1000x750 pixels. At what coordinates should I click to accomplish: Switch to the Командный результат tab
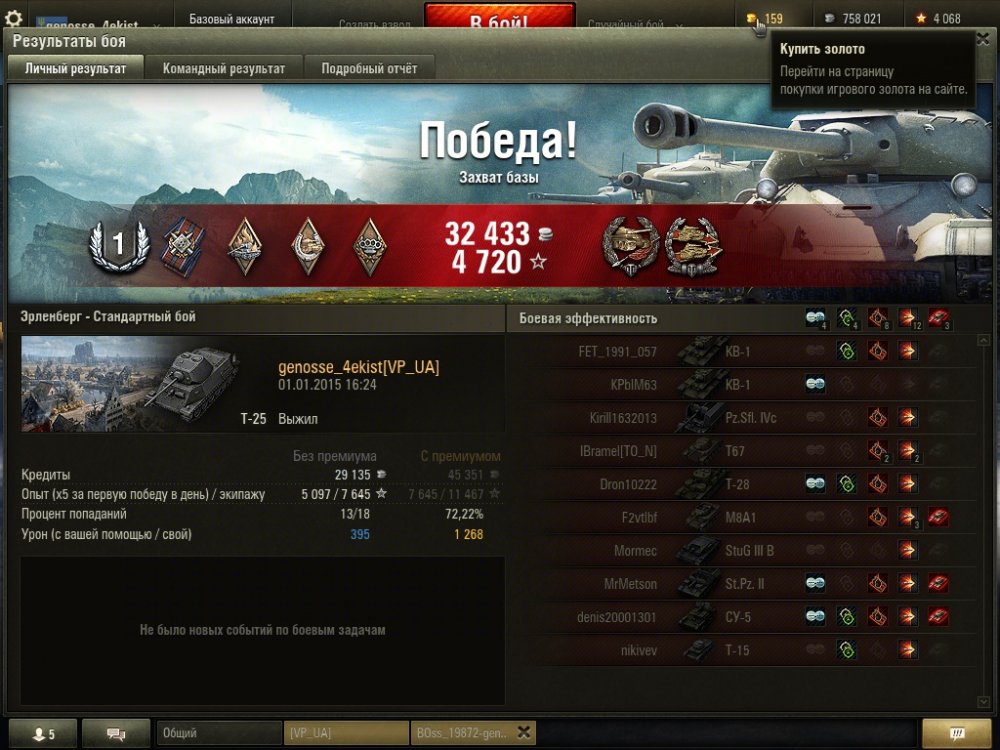(224, 69)
